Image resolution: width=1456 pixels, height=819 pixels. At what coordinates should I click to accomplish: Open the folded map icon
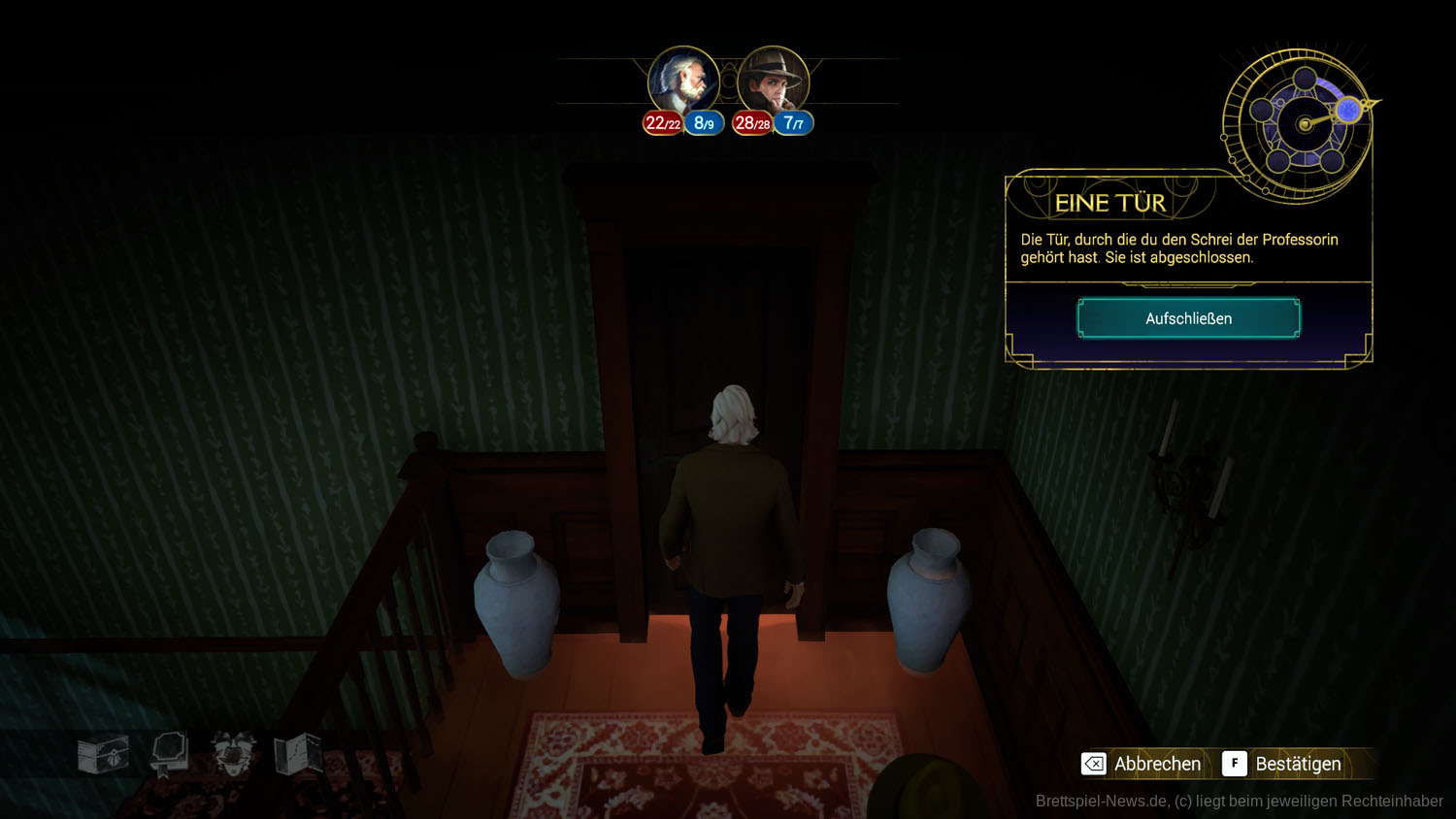[x=298, y=753]
